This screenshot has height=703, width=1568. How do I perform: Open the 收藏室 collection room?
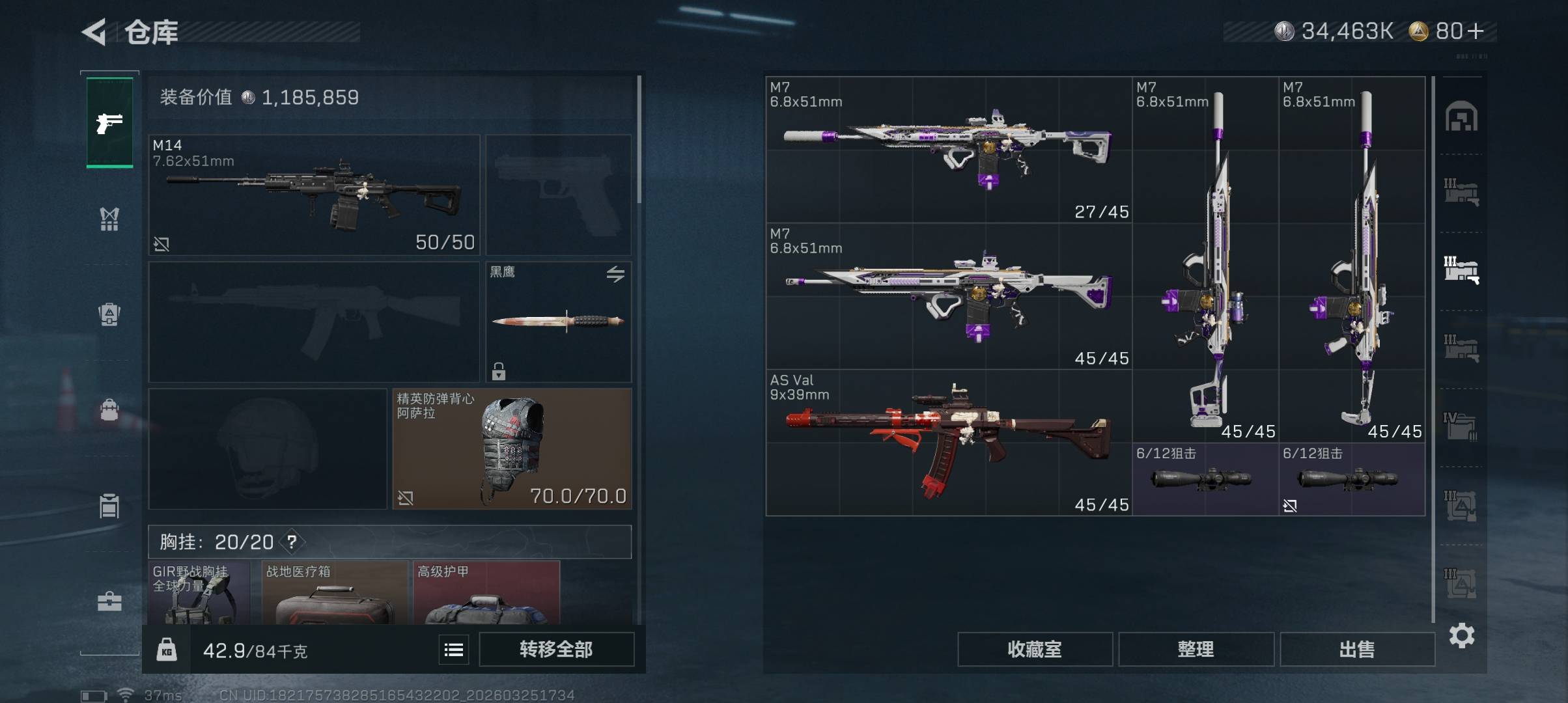click(1034, 649)
